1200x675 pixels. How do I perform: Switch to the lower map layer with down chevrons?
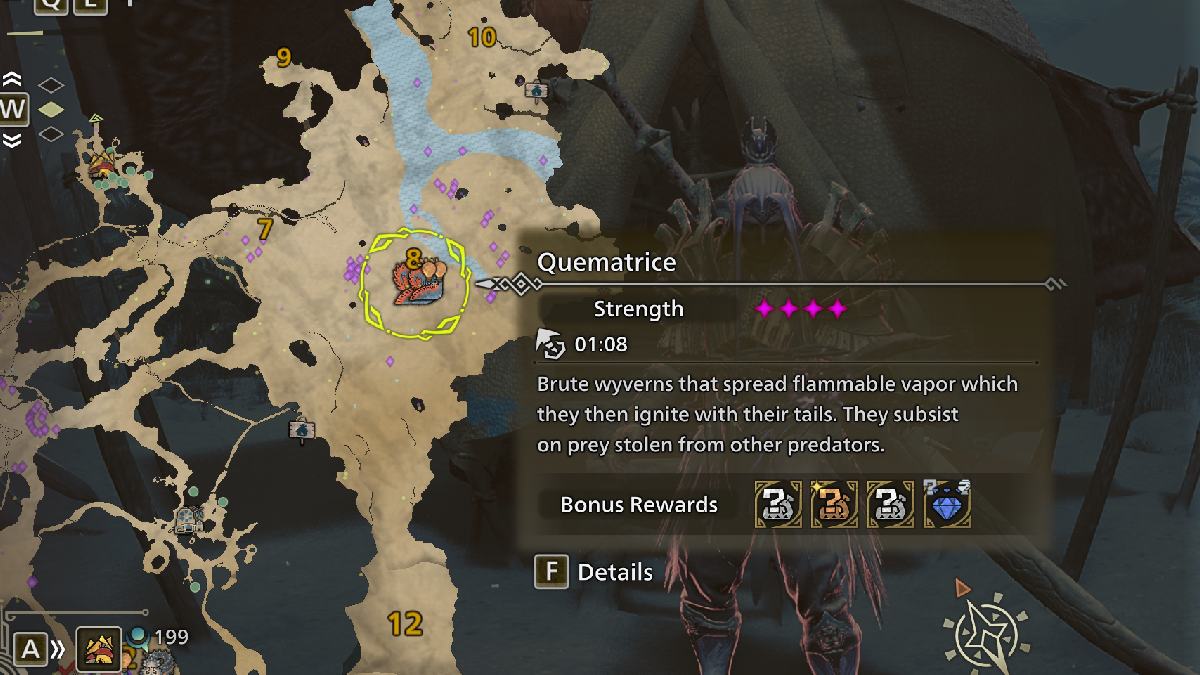pyautogui.click(x=12, y=141)
